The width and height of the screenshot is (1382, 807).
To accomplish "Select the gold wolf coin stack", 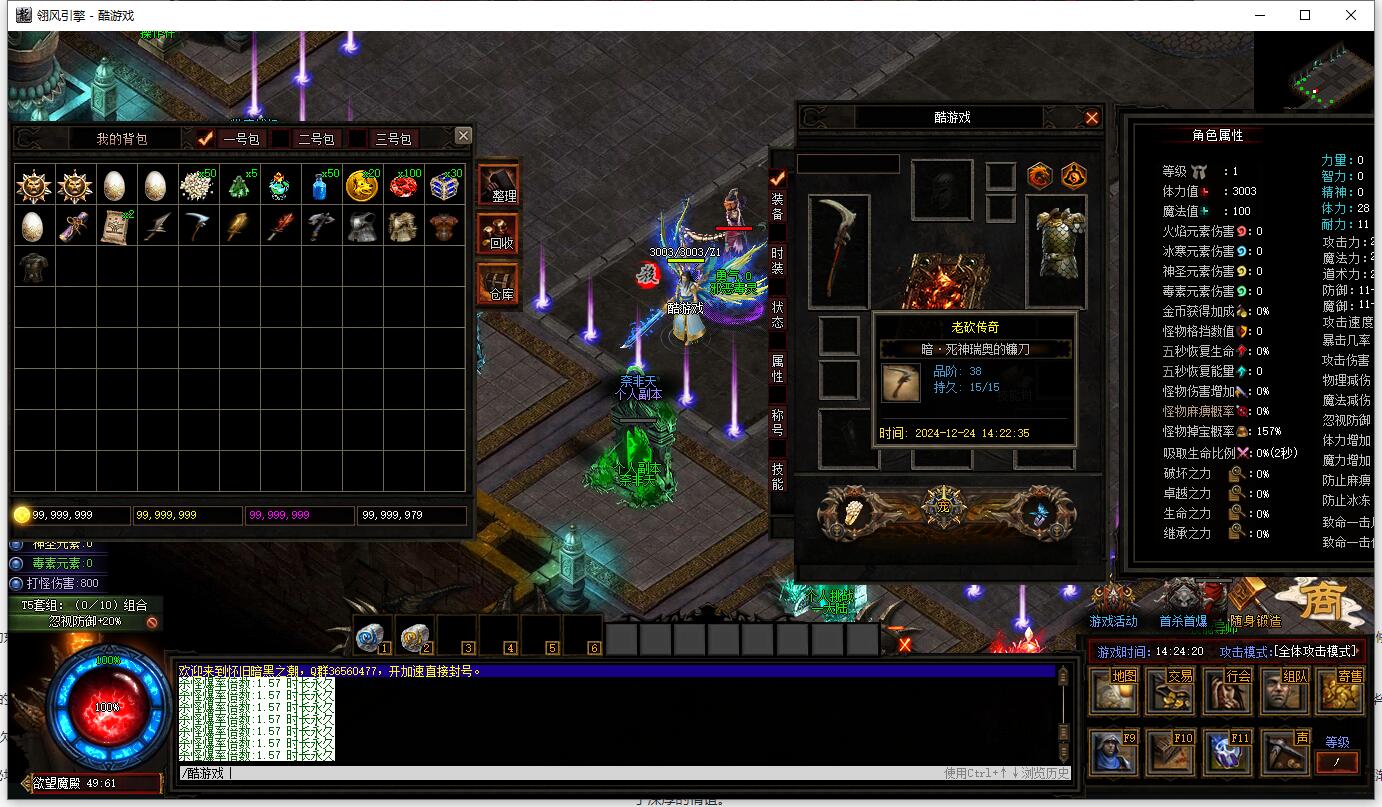I will point(362,185).
